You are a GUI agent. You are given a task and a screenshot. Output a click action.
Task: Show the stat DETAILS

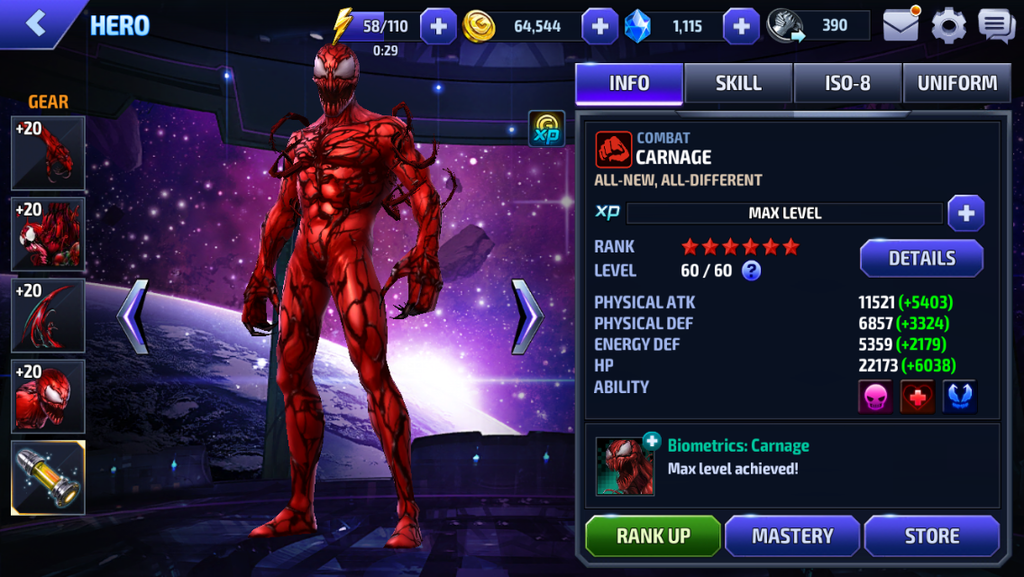click(x=921, y=258)
